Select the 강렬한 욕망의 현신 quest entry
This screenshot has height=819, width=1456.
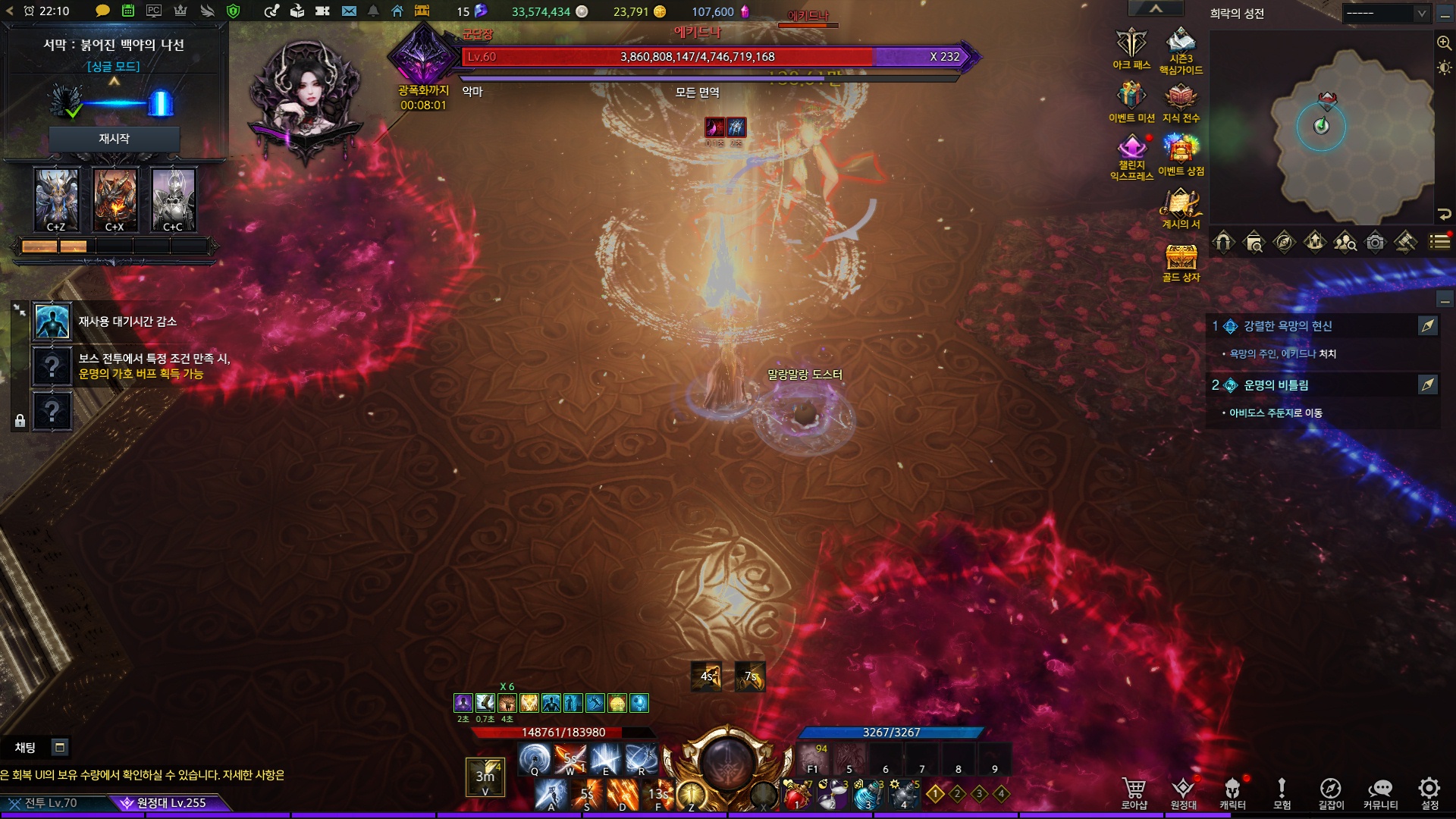(x=1288, y=326)
